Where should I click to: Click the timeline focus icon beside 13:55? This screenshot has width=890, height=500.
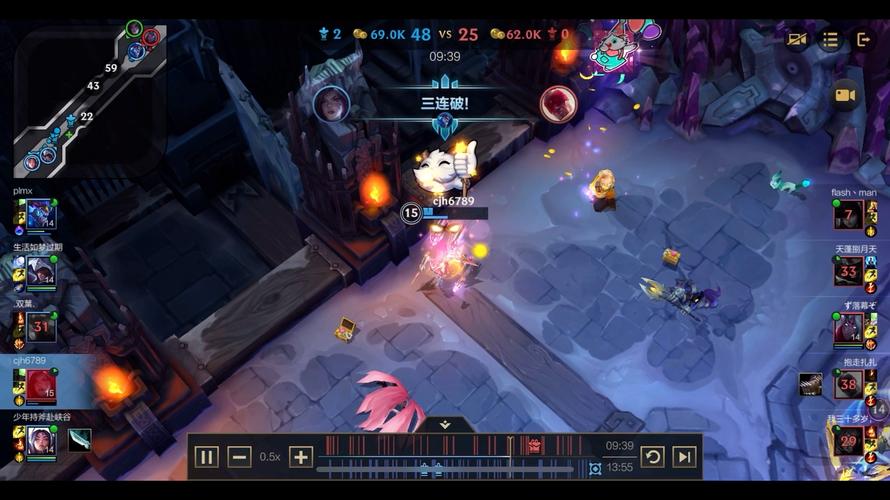(x=595, y=468)
